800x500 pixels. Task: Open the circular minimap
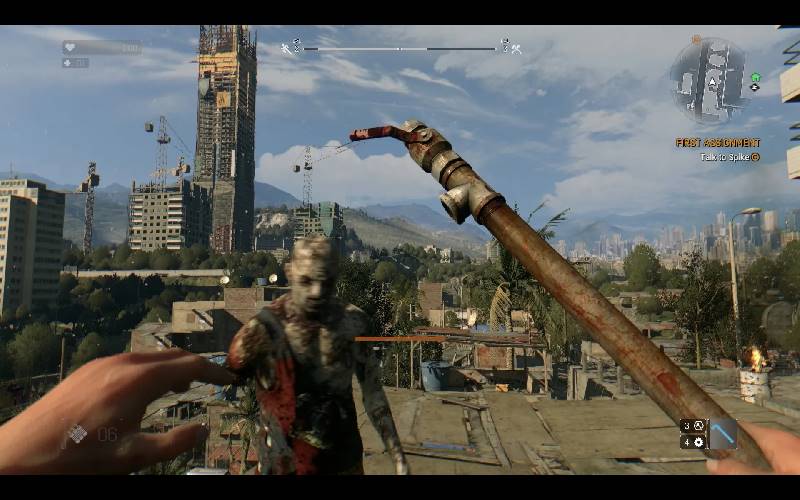708,80
